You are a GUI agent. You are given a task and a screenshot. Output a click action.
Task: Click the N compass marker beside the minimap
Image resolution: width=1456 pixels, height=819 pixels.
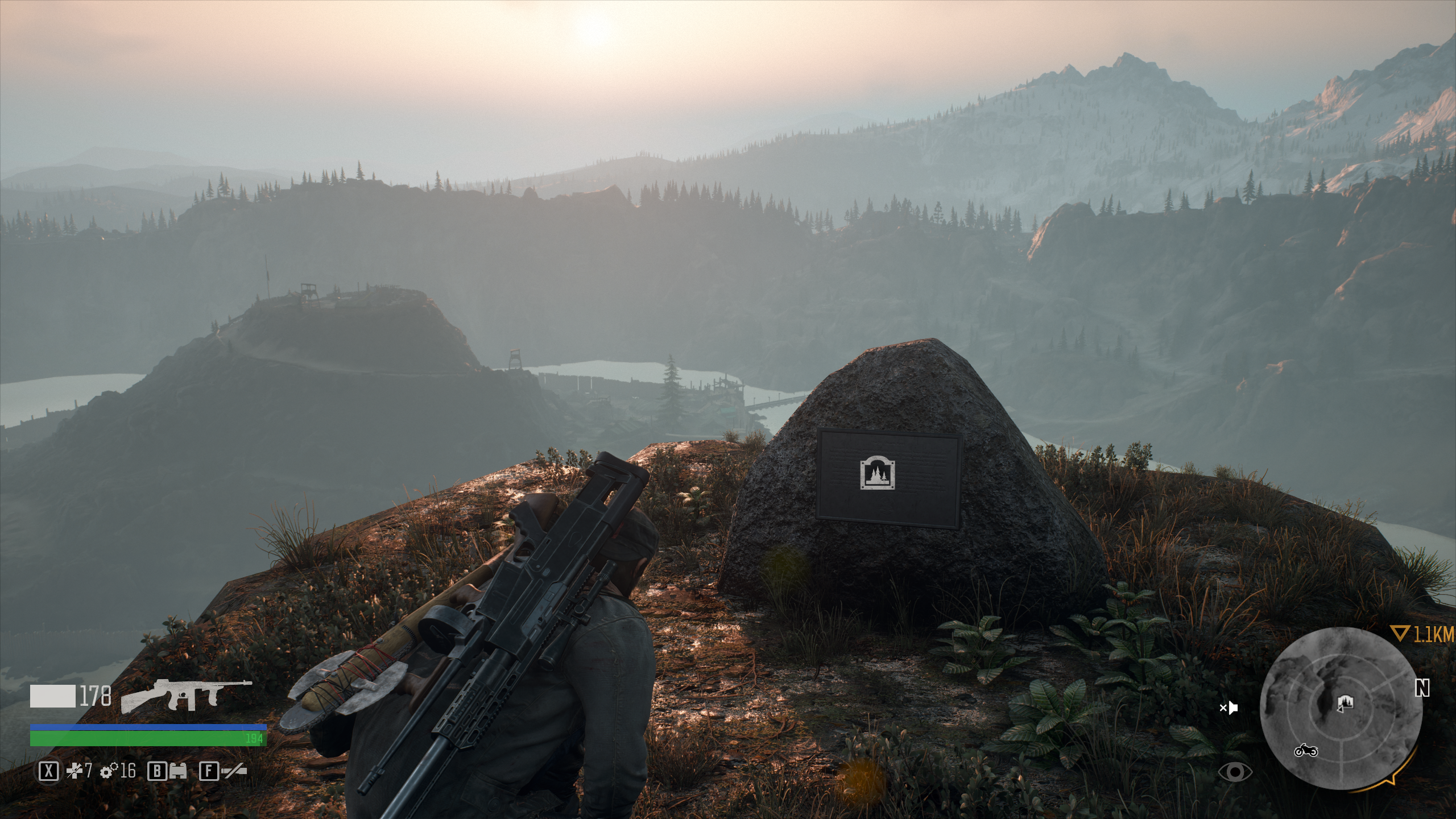(x=1422, y=689)
